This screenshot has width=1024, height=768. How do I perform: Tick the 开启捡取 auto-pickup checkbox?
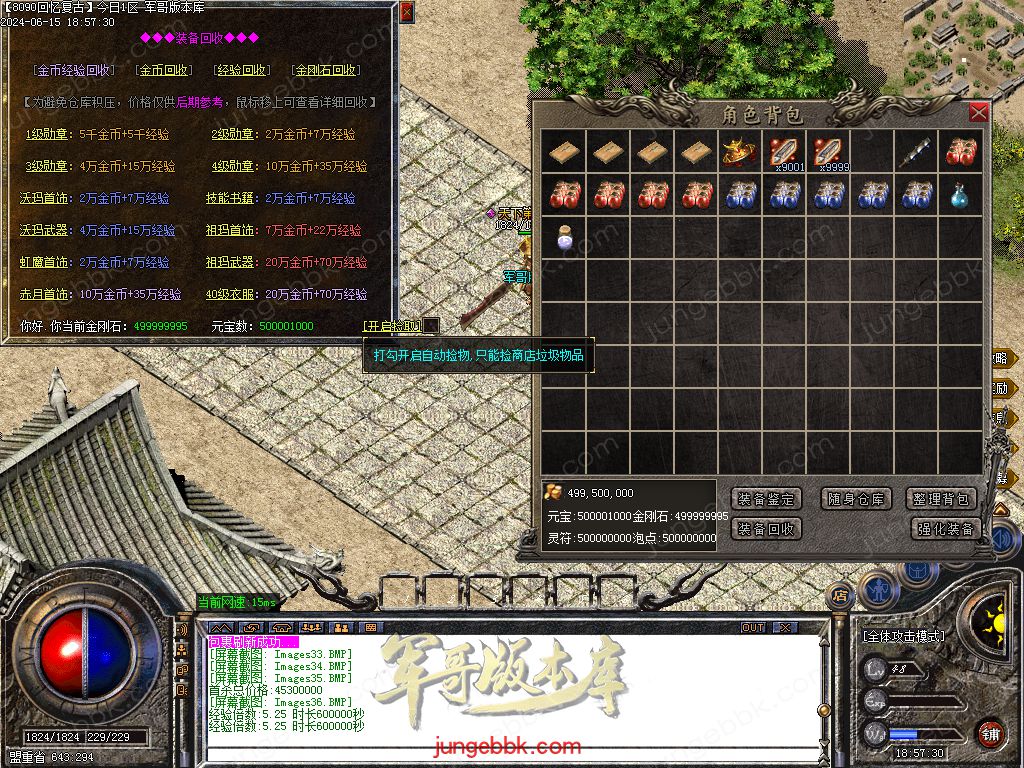pyautogui.click(x=431, y=325)
